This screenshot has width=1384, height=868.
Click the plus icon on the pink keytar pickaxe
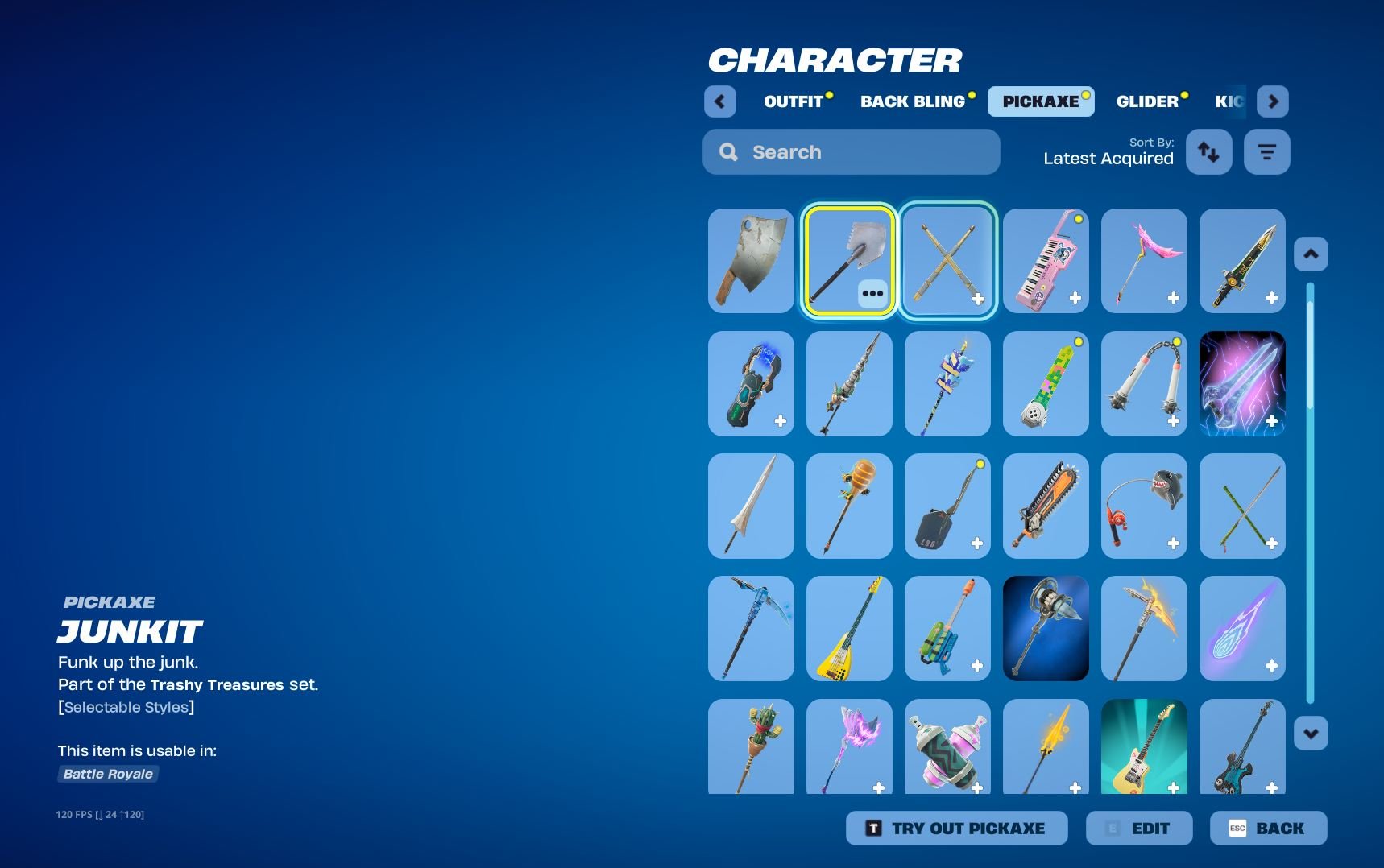[1076, 298]
